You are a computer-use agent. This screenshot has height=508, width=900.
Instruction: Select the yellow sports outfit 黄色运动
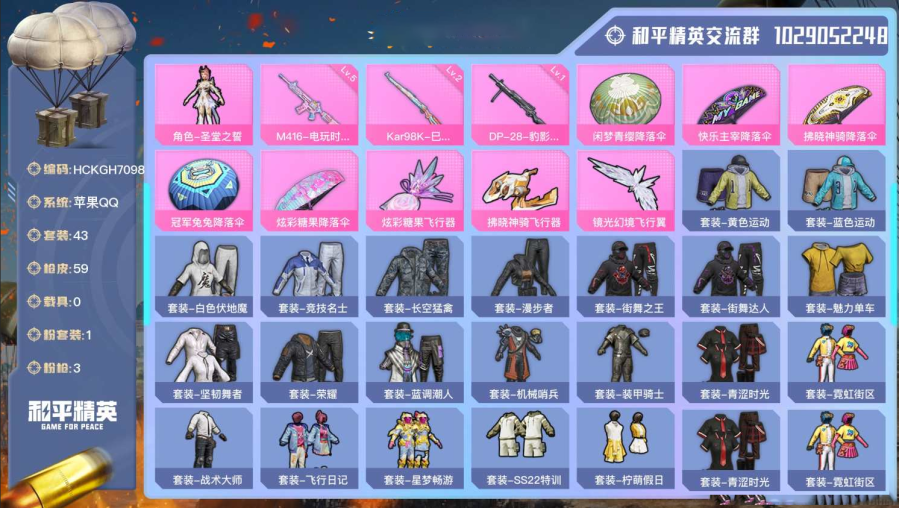(x=731, y=188)
